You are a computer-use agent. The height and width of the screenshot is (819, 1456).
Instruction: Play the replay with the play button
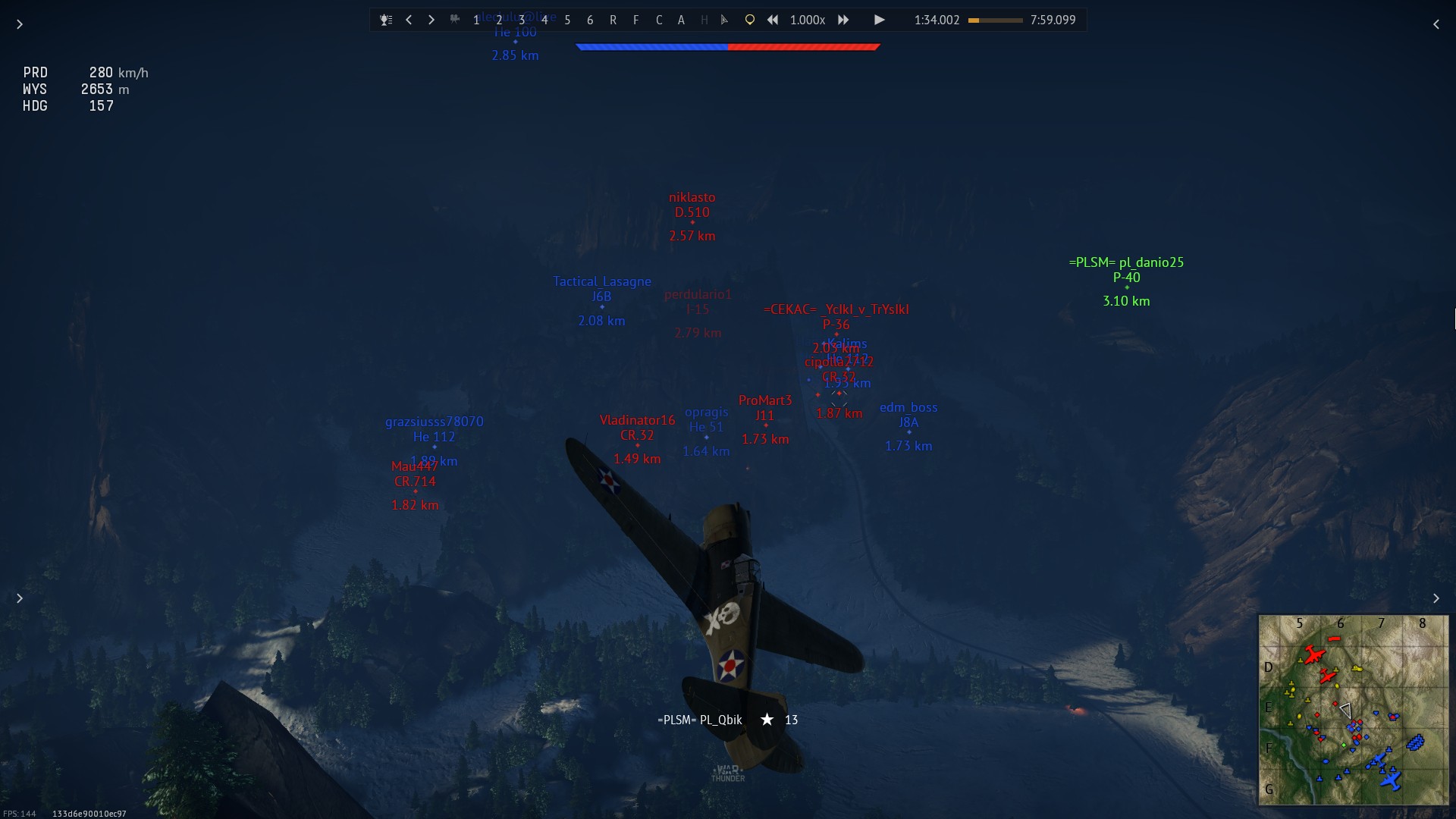[879, 20]
